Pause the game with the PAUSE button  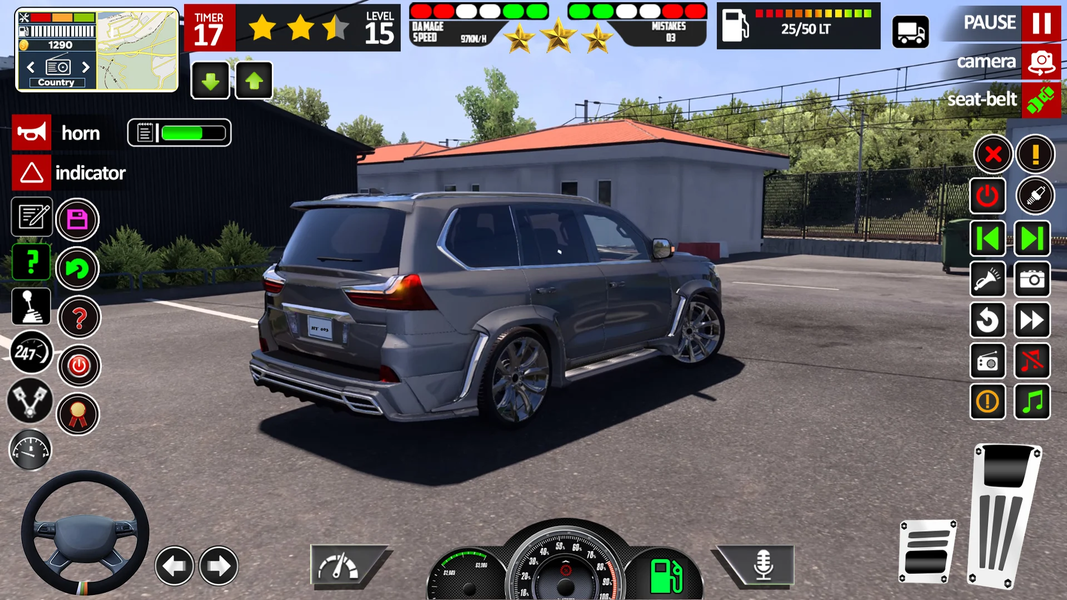(x=1041, y=23)
